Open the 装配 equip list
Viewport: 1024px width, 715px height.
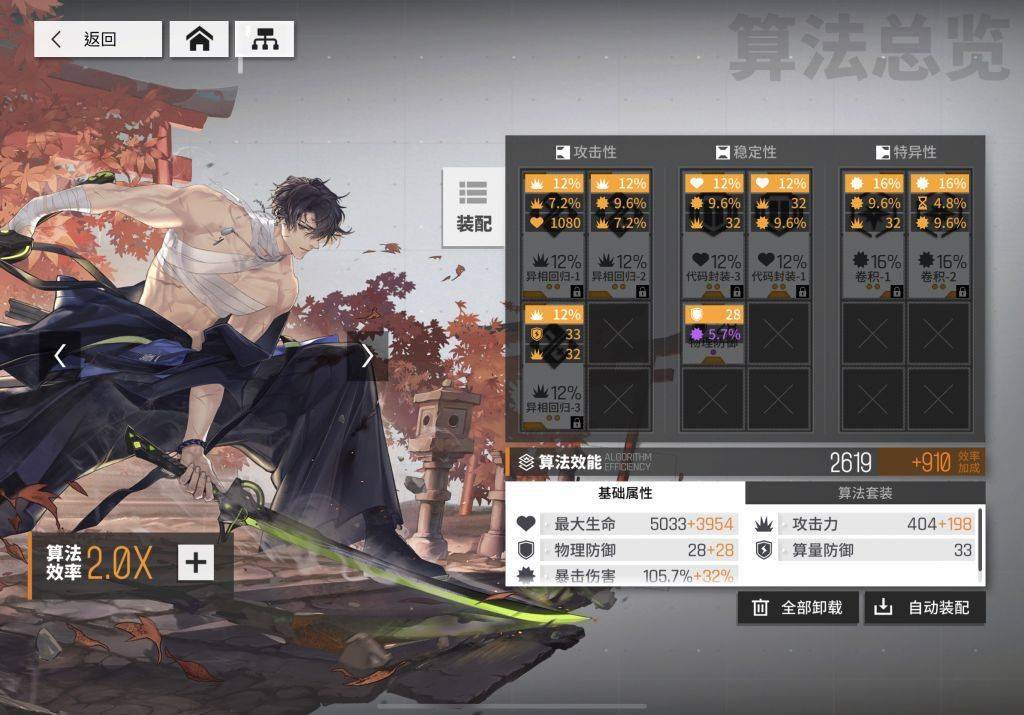(474, 207)
